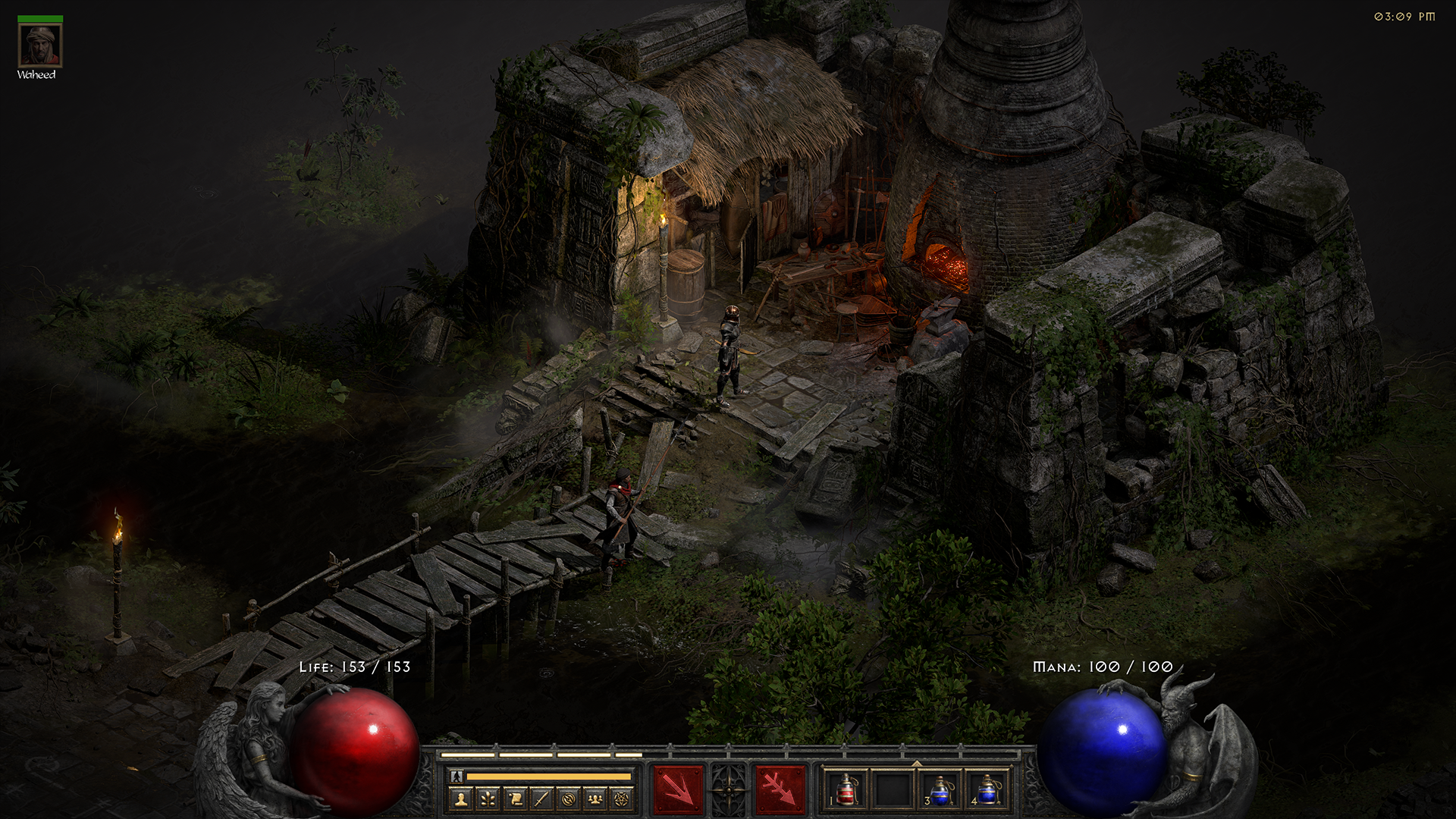Open the skill tree plant icon

tap(488, 799)
